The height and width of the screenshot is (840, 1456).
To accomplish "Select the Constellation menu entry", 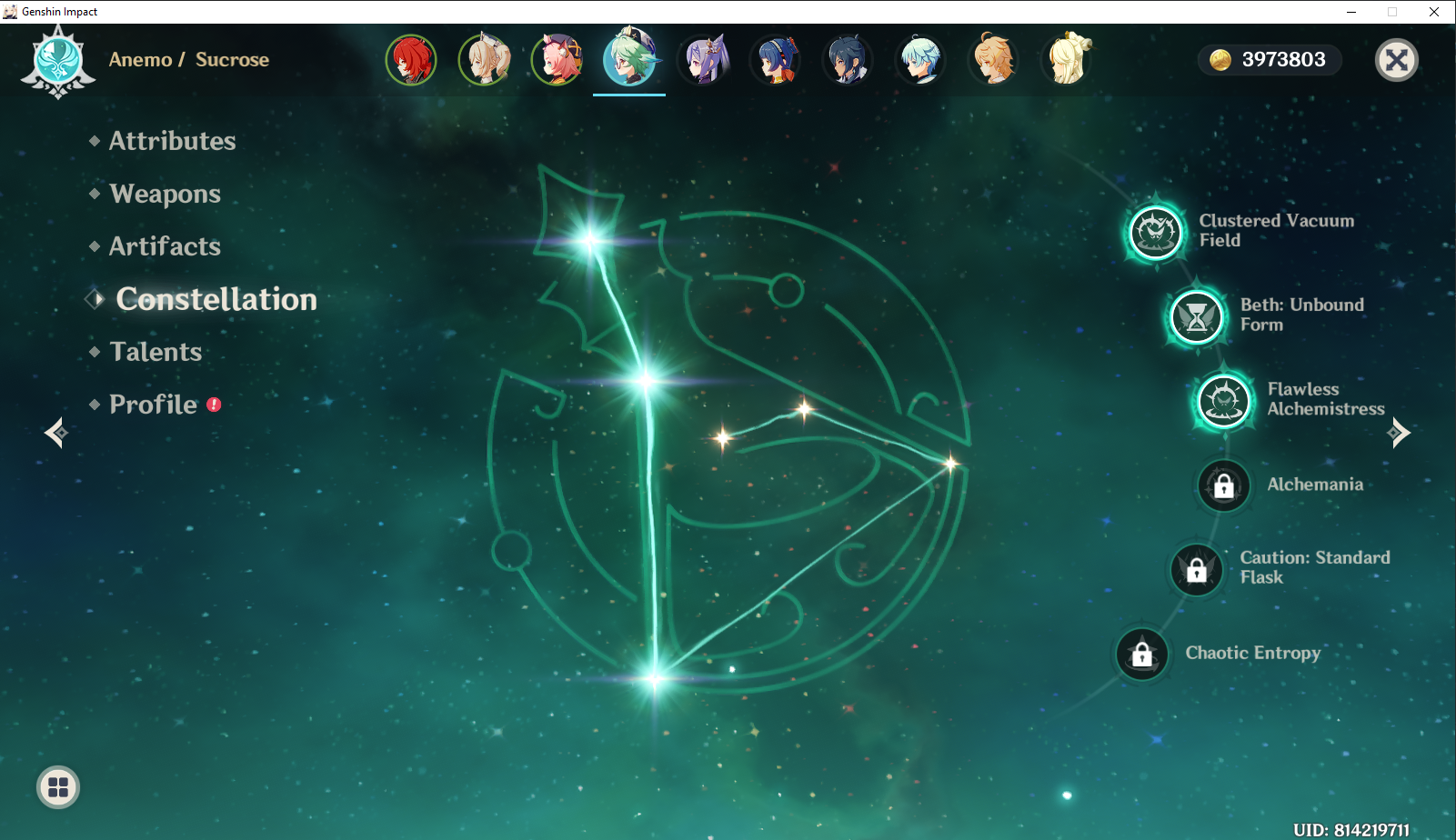I will pos(216,299).
